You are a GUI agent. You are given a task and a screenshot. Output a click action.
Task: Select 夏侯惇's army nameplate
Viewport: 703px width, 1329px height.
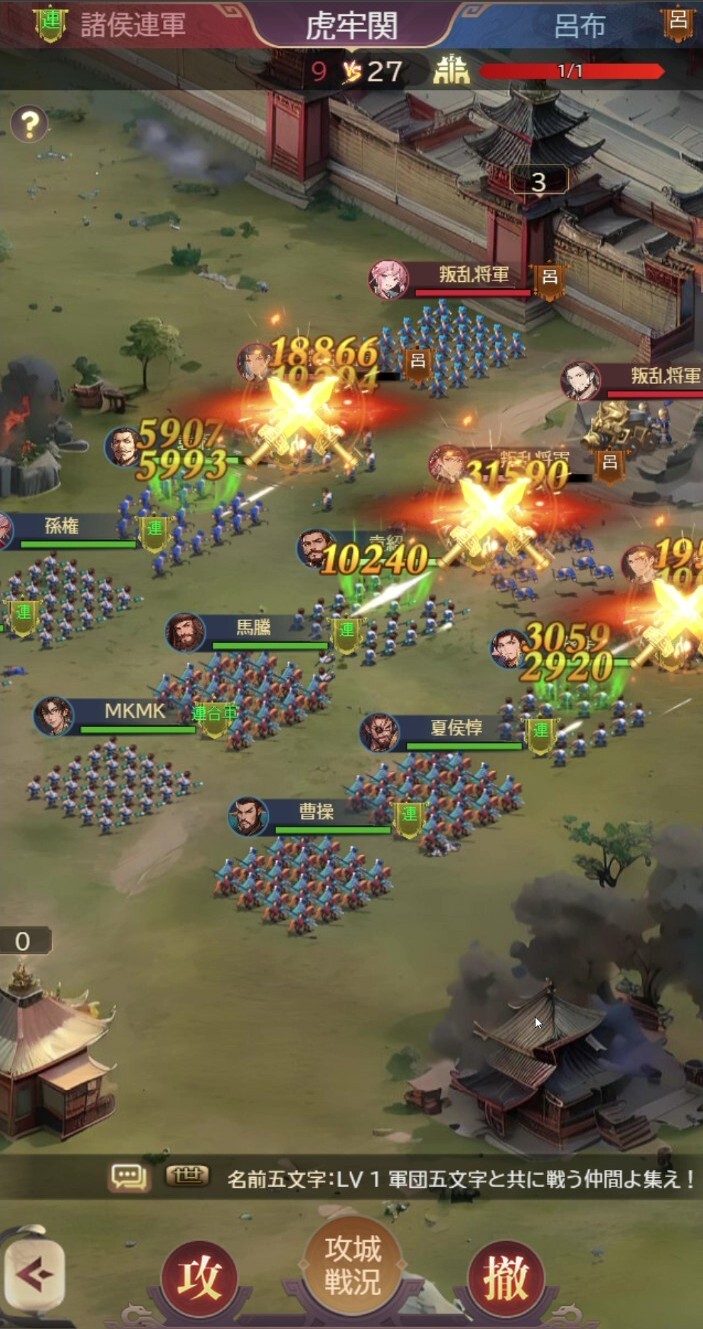[x=456, y=730]
